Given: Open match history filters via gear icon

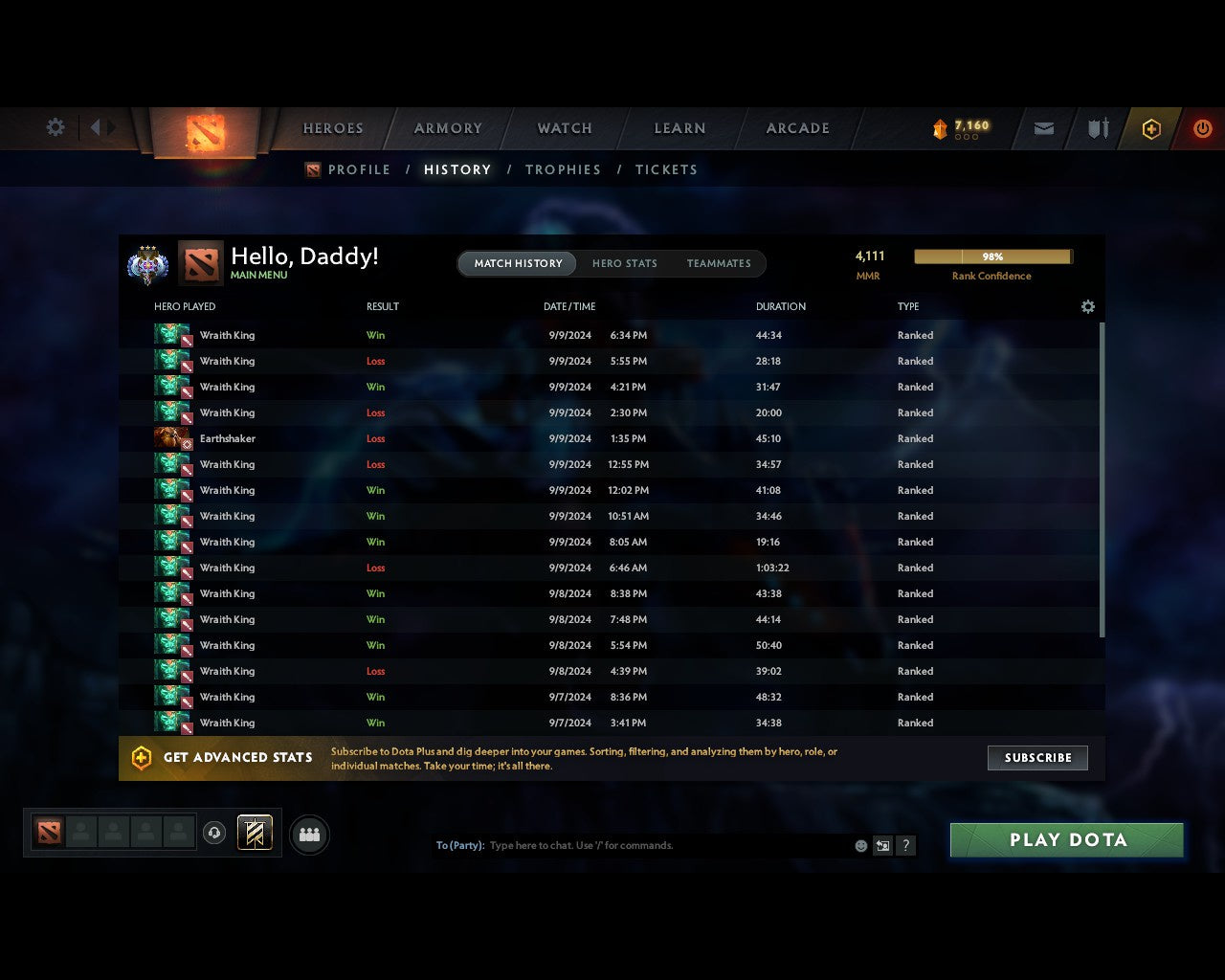Looking at the screenshot, I should coord(1087,306).
